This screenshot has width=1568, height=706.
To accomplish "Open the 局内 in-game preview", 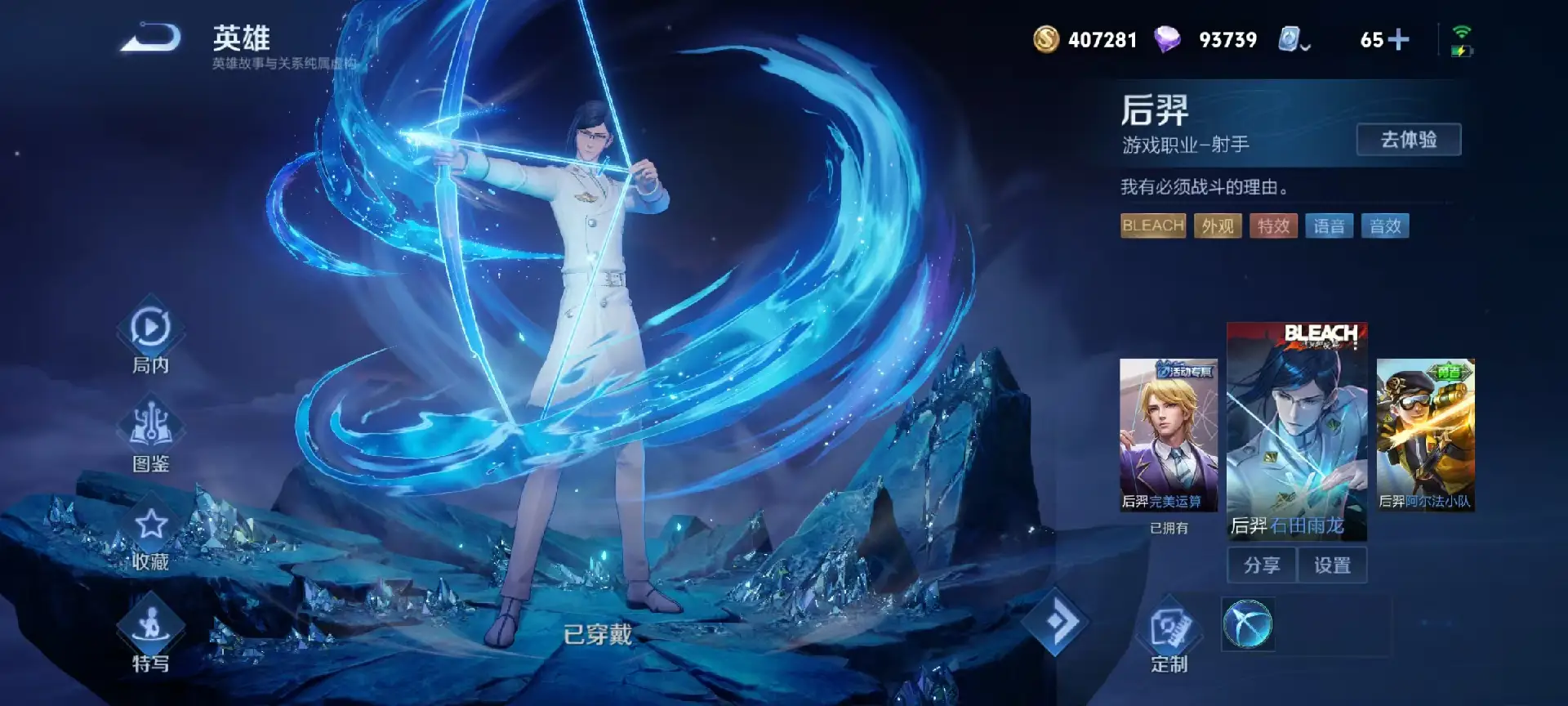I will [151, 340].
